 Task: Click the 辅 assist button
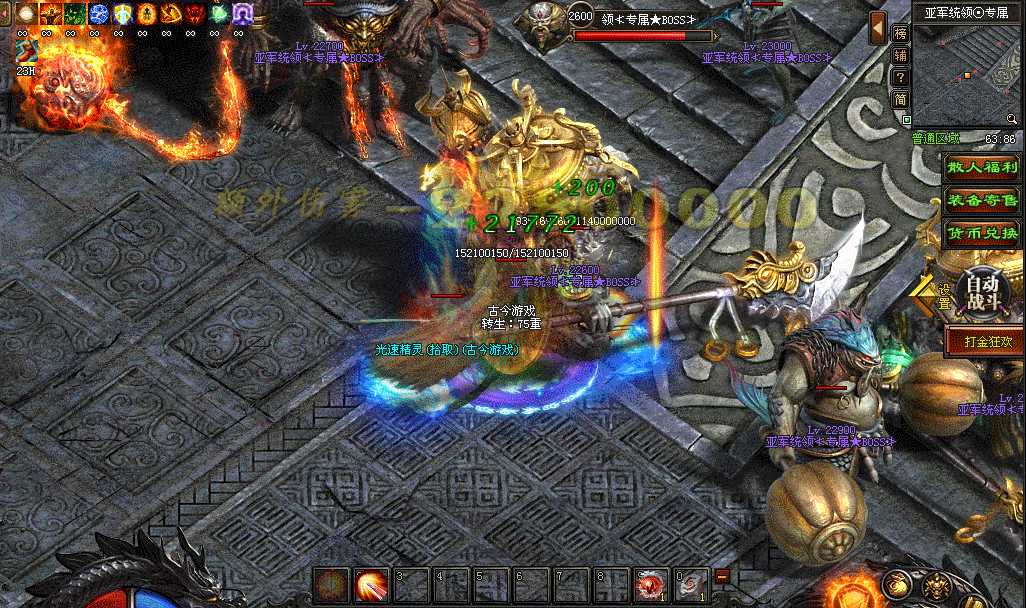click(x=900, y=55)
